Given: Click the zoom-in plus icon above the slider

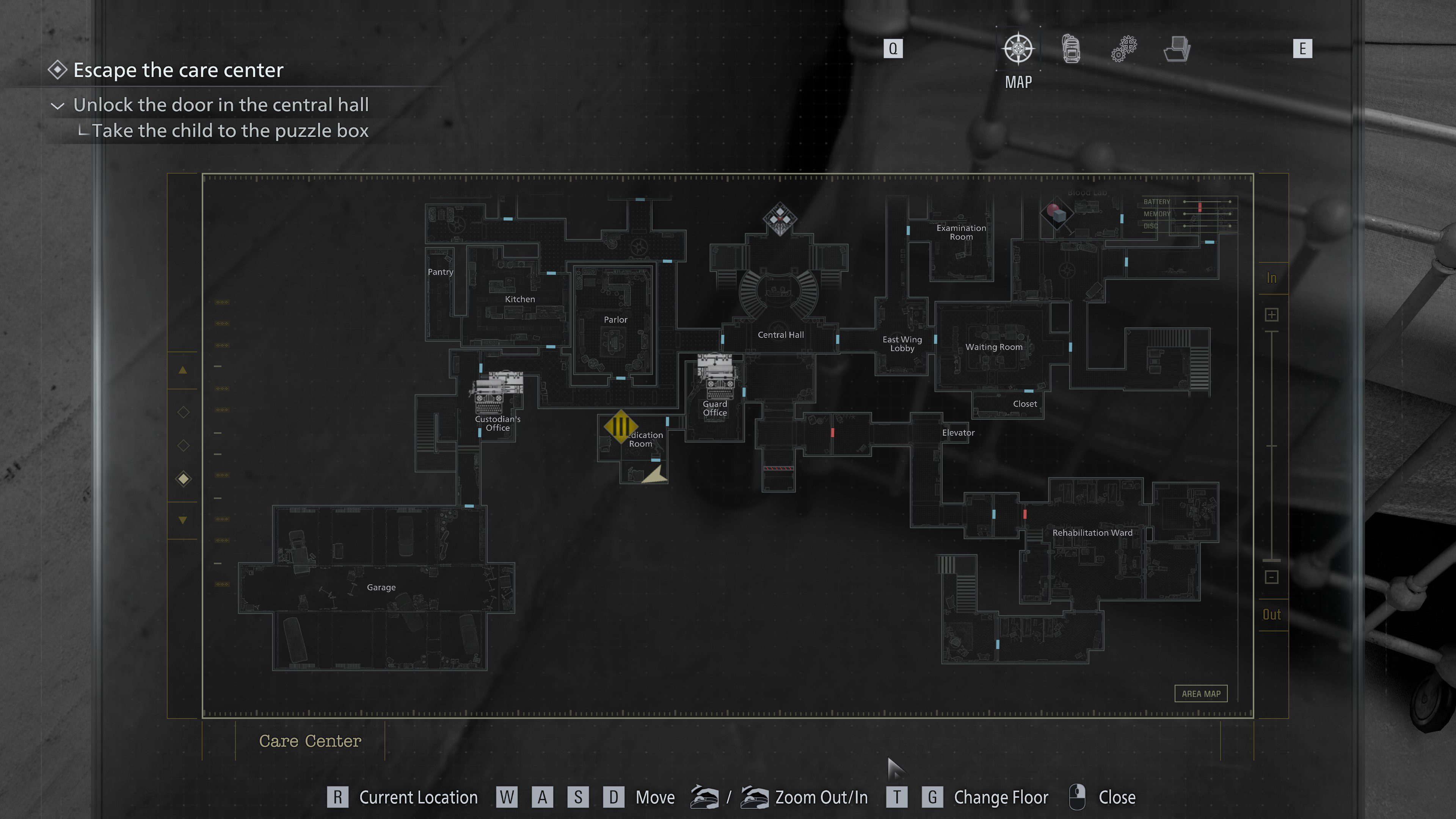Looking at the screenshot, I should (1272, 315).
